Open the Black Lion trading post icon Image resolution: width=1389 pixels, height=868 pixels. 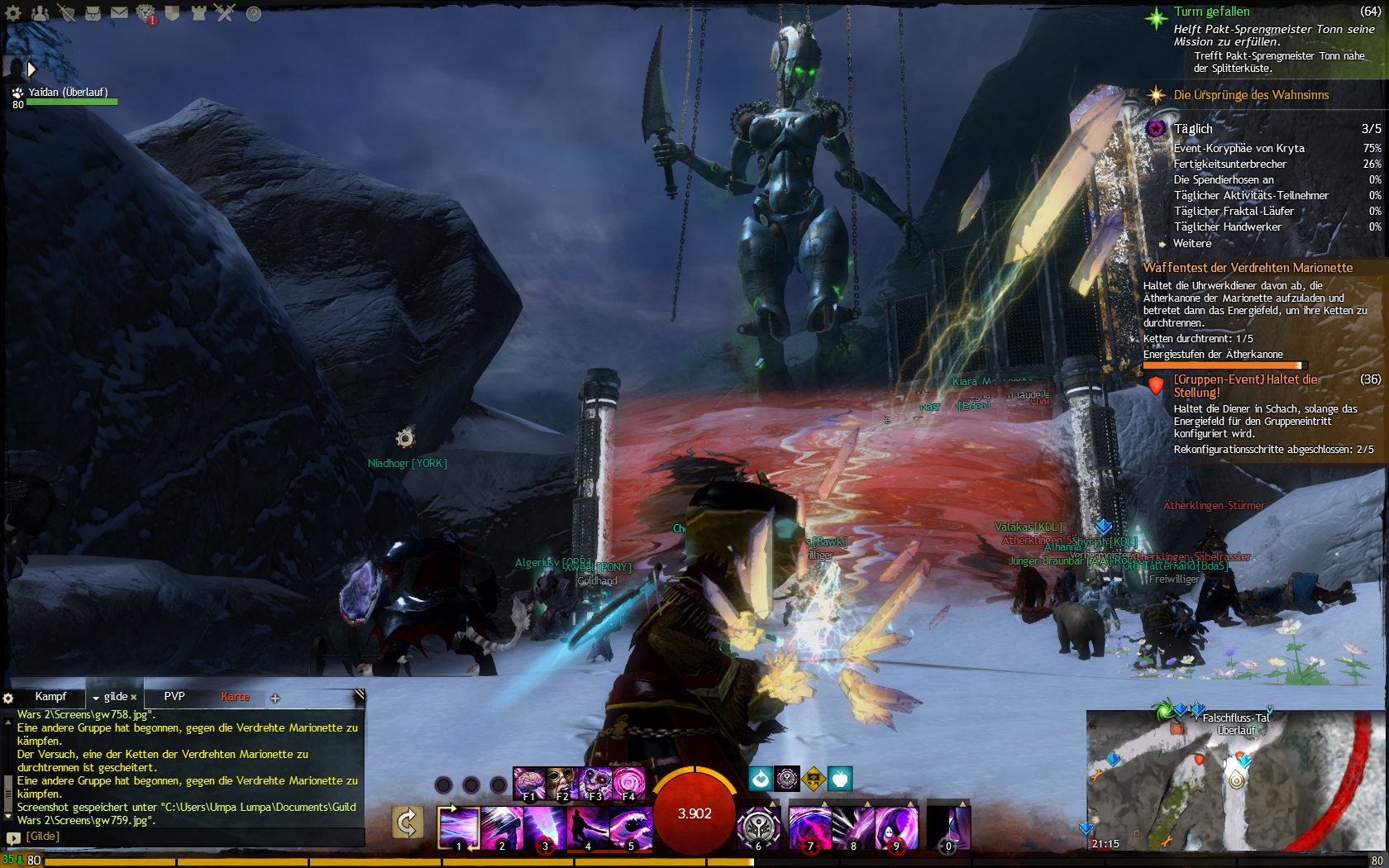(146, 13)
